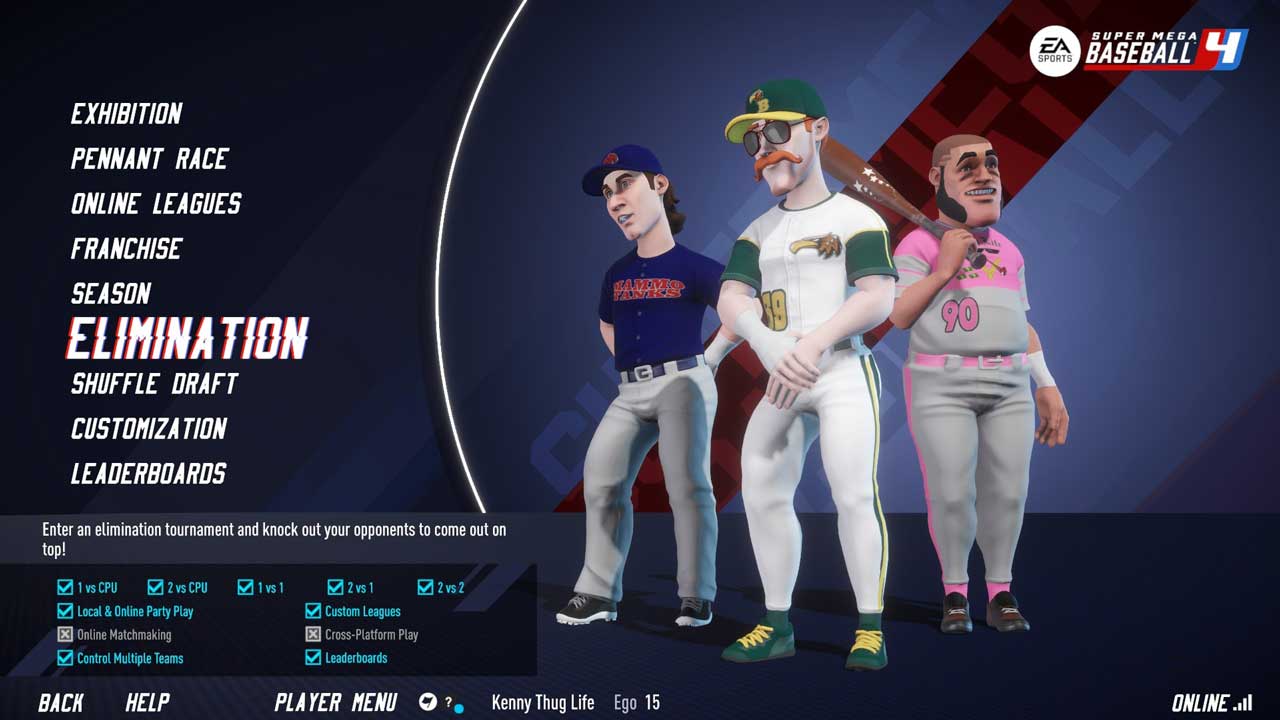
Task: View the Leaderboards entry
Action: (x=148, y=474)
